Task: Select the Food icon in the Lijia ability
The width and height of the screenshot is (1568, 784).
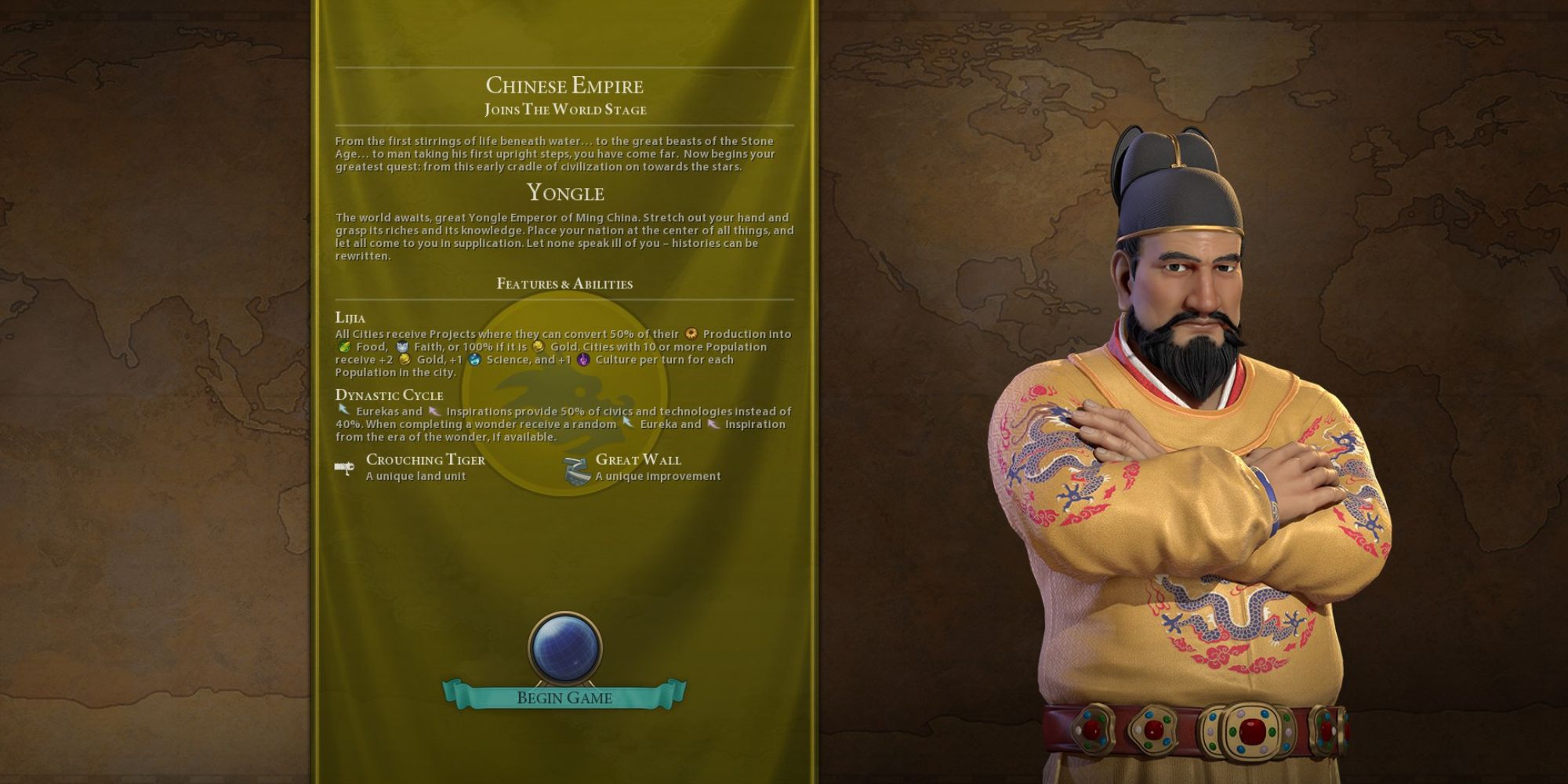Action: 347,346
